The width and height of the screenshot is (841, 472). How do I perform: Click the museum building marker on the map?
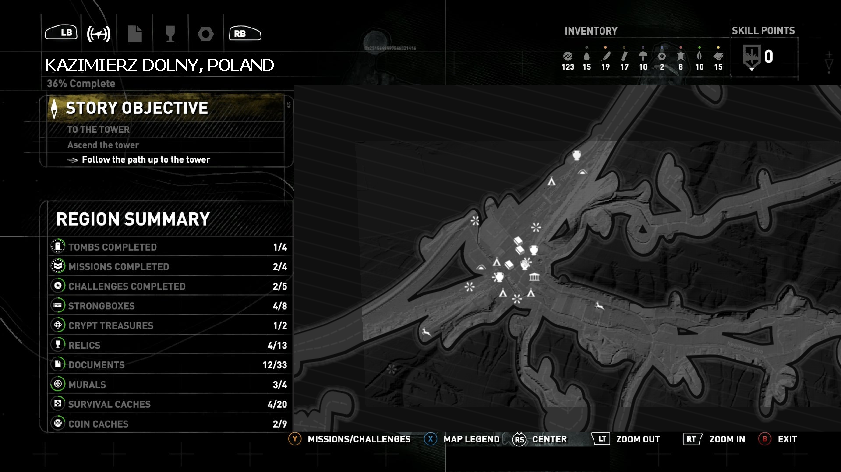click(x=534, y=277)
